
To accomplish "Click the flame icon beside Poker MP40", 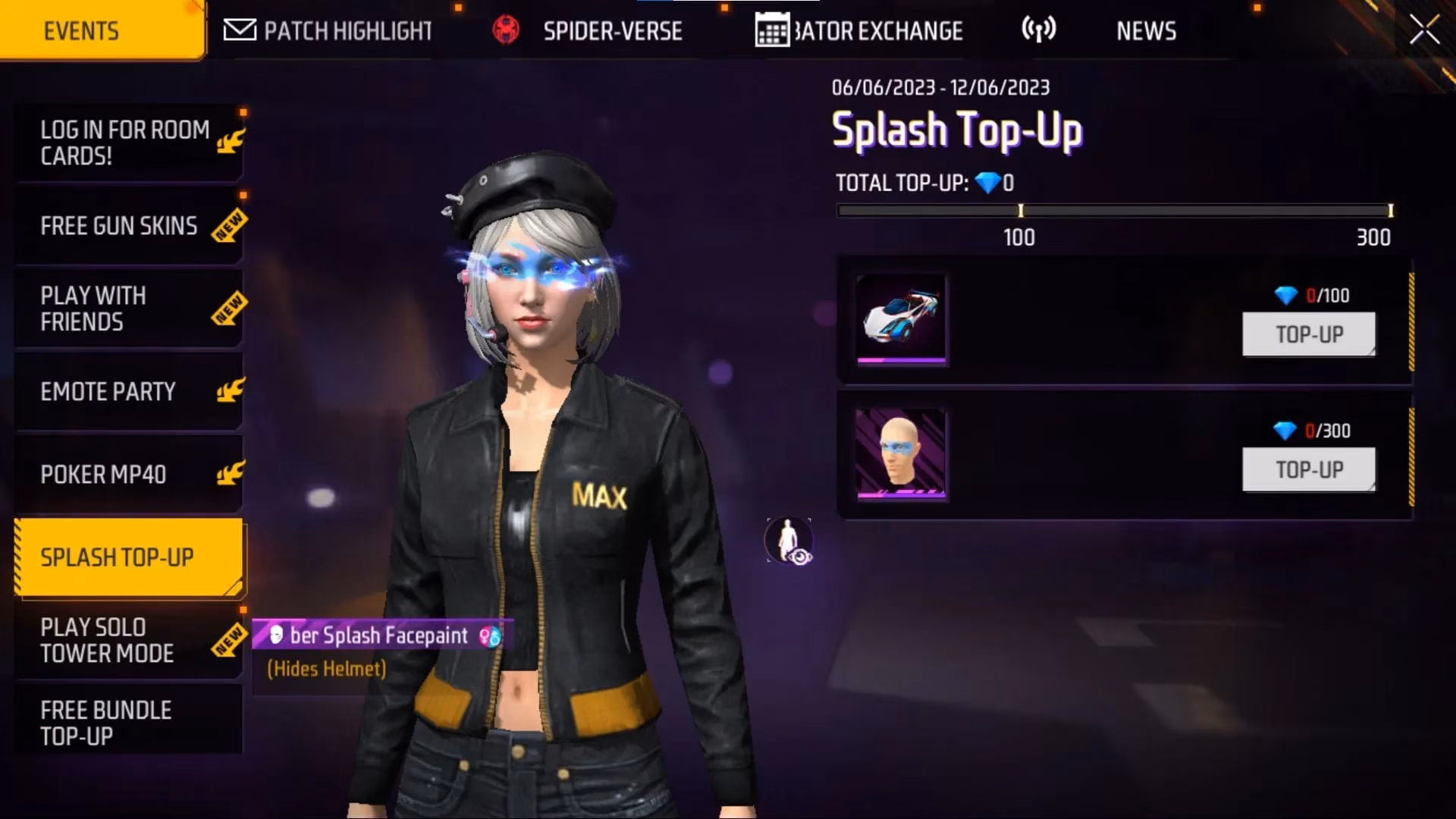I will [x=231, y=472].
